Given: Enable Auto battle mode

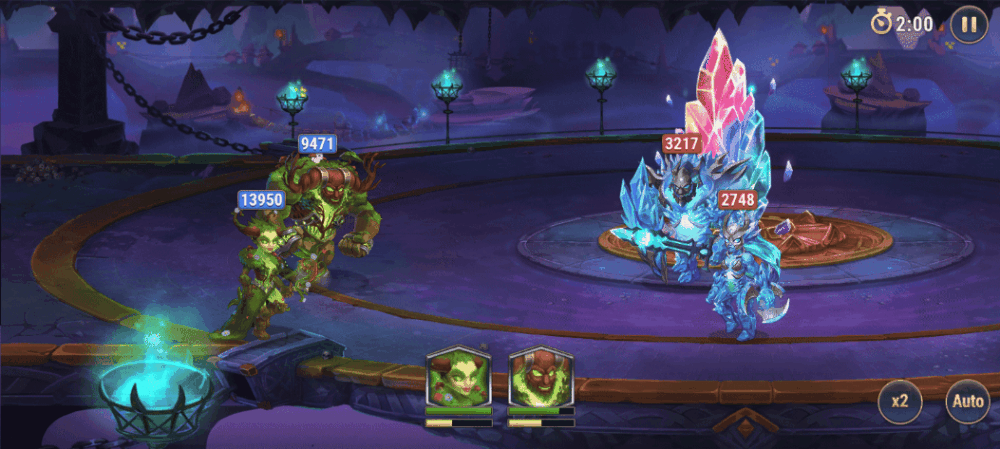Looking at the screenshot, I should pos(967,402).
